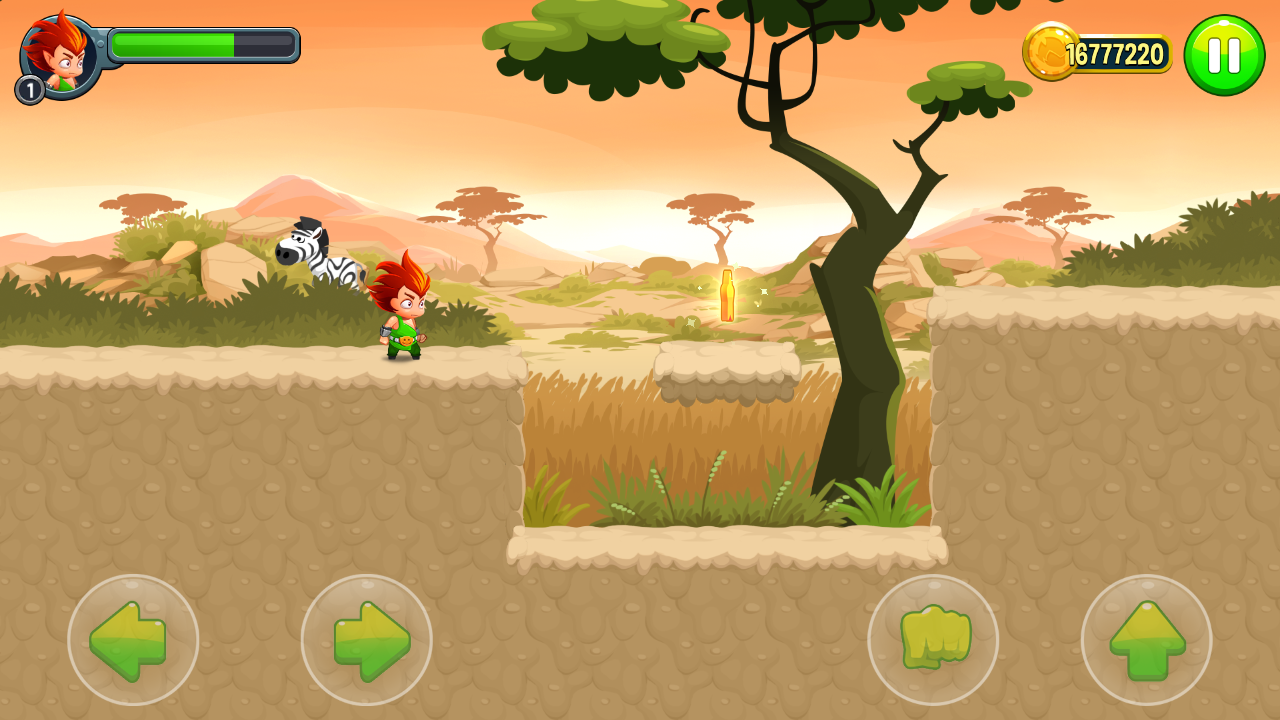1280x720 pixels.
Task: Tap the left arrow movement button
Action: tap(133, 640)
